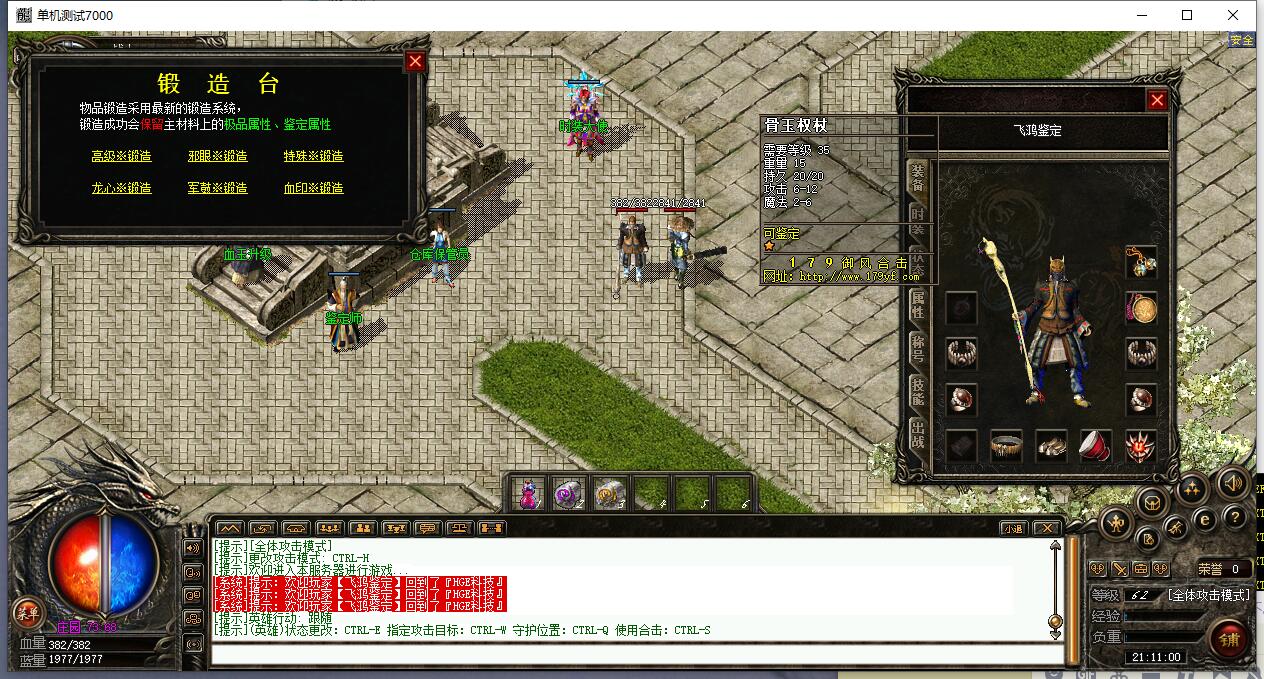The height and width of the screenshot is (679, 1264).
Task: Open the round 铺 shop button
Action: coord(1229,639)
